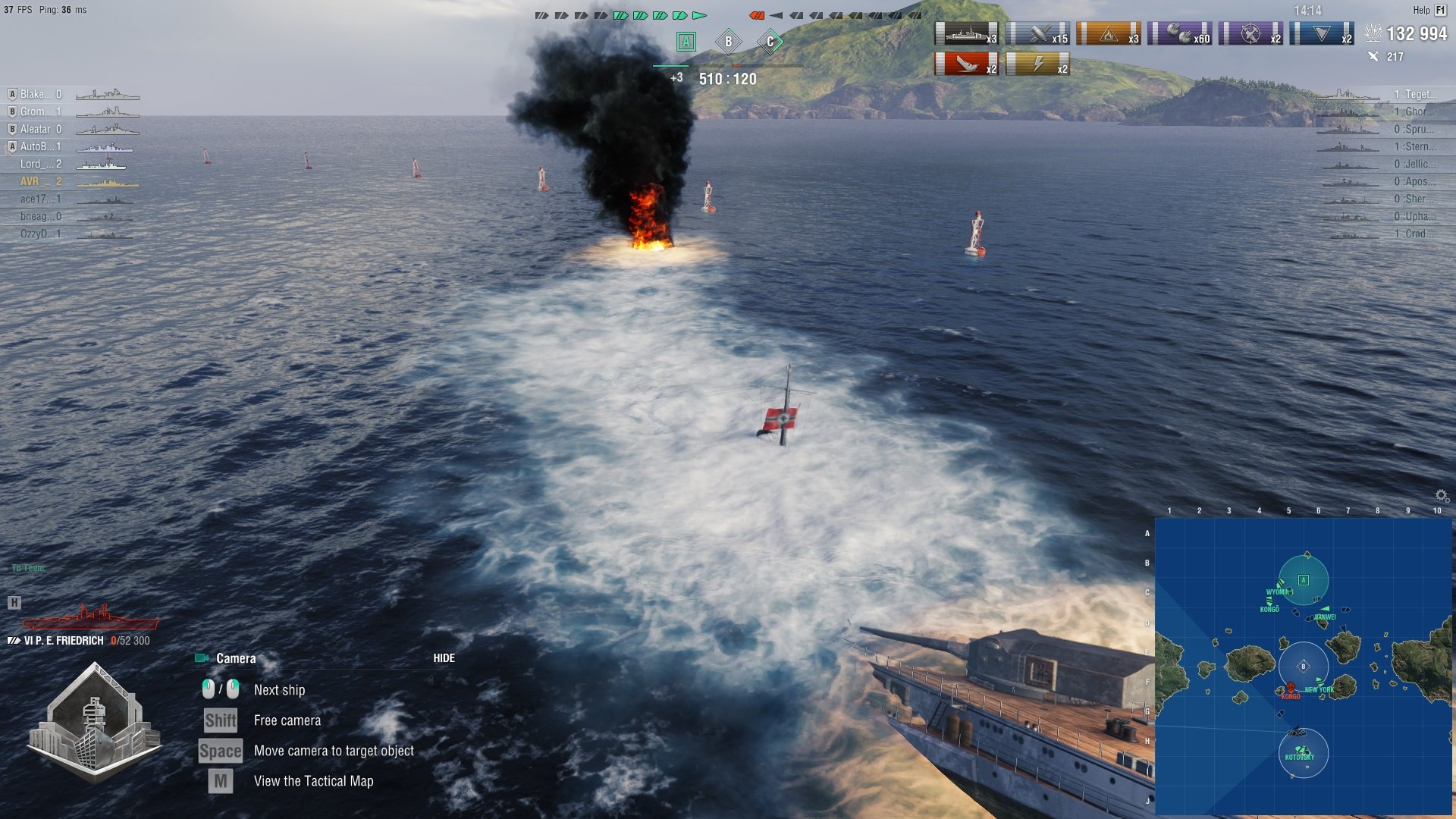The image size is (1456, 819).
Task: Select capture point C indicator in top HUD
Action: point(770,42)
